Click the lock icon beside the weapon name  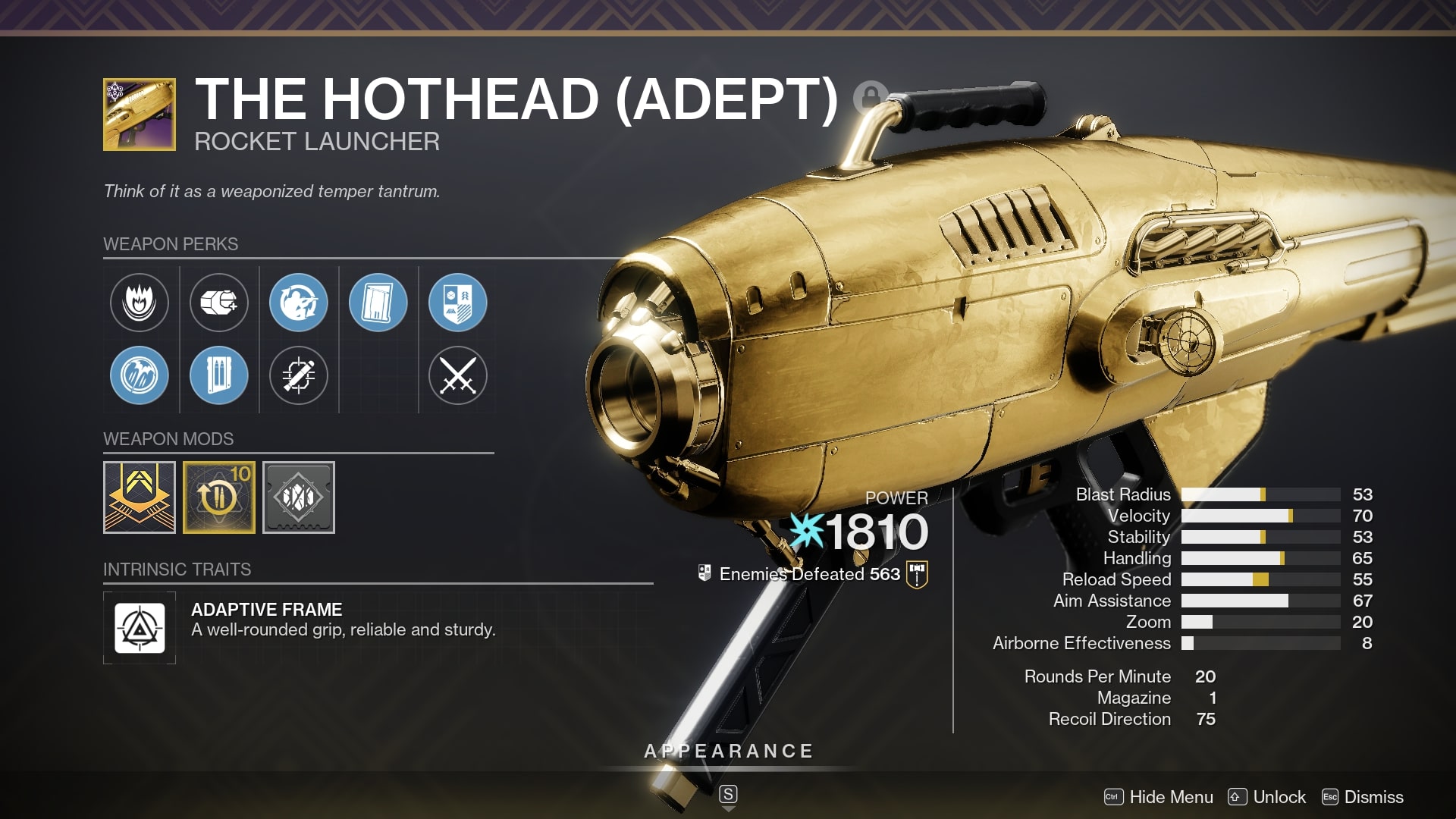click(x=869, y=99)
